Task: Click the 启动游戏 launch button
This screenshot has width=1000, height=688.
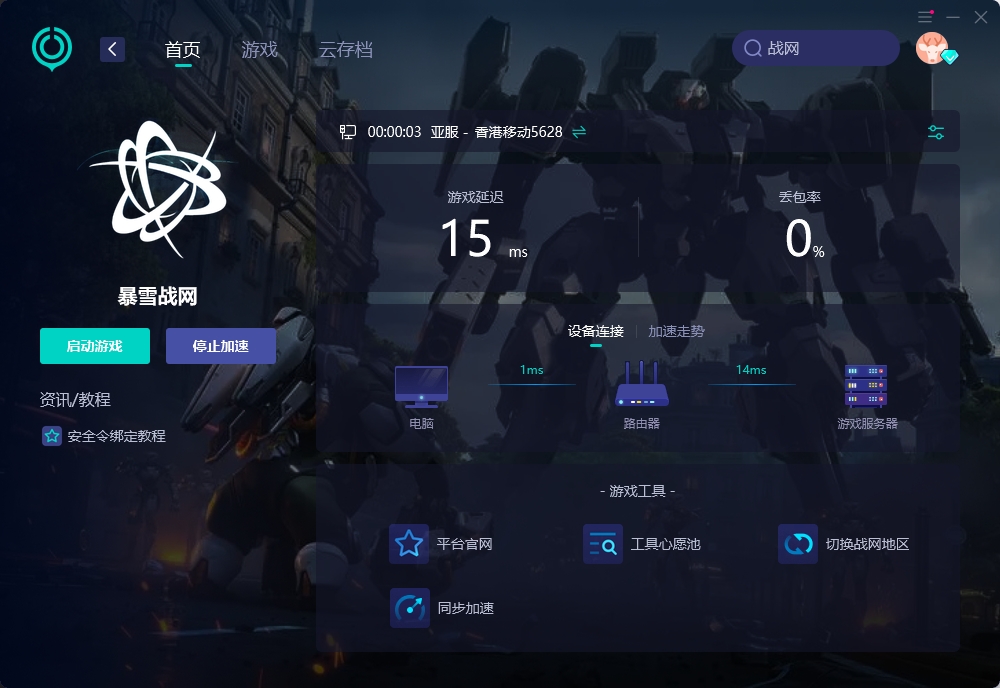Action: 95,346
